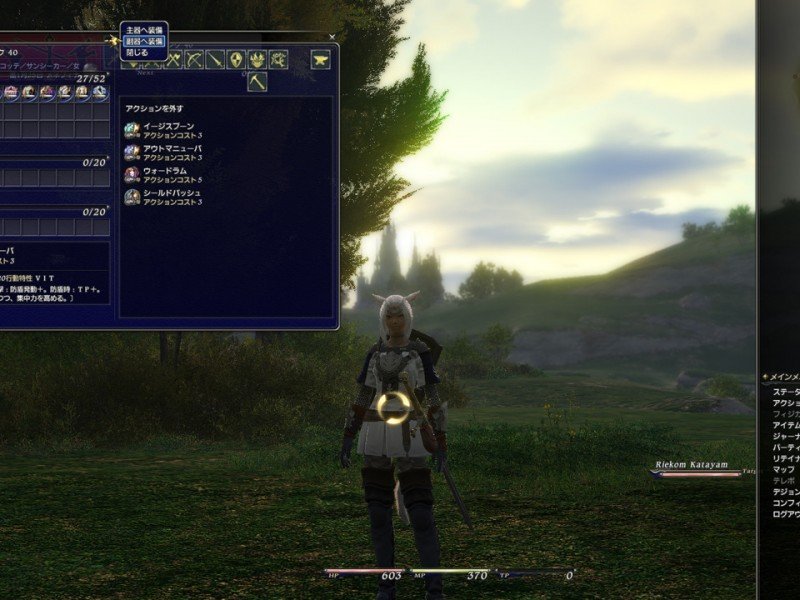Image resolution: width=800 pixels, height=600 pixels.
Task: Choose the ウォードラム action
Action: click(166, 173)
